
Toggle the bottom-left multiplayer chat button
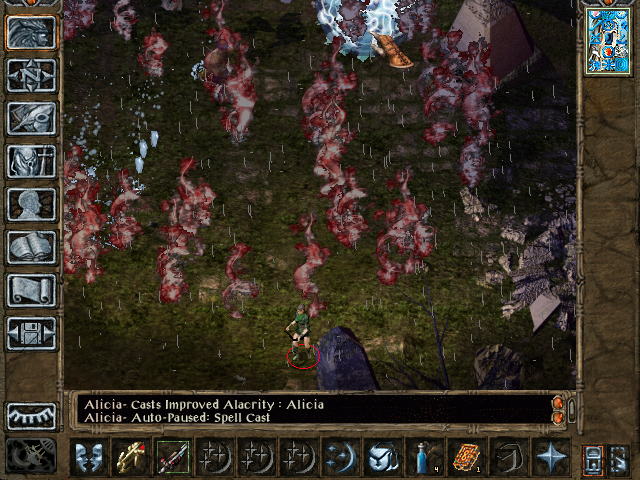point(31,457)
